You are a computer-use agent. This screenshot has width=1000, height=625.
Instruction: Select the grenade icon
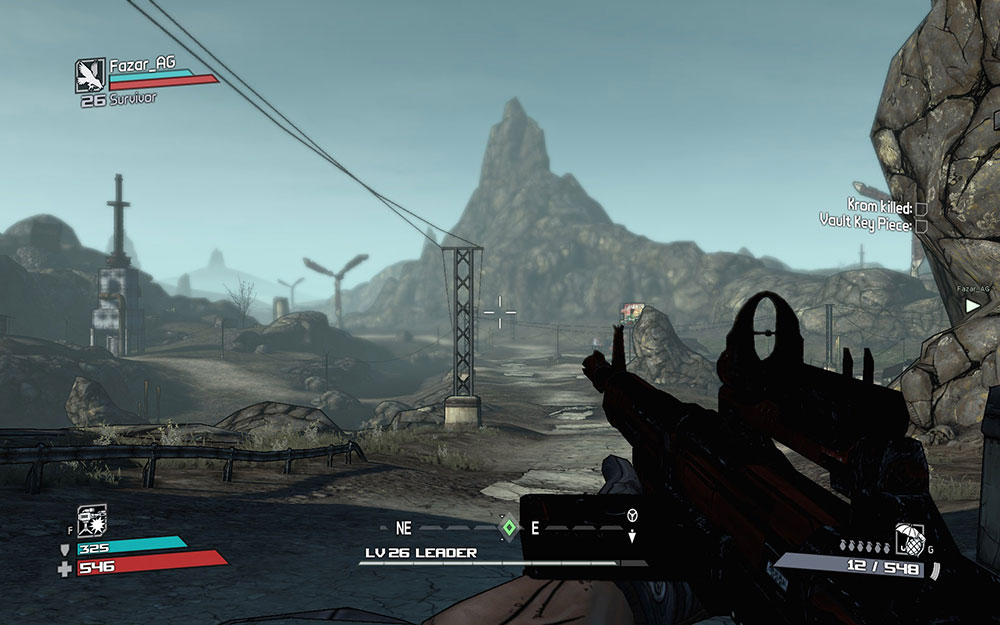(x=909, y=541)
